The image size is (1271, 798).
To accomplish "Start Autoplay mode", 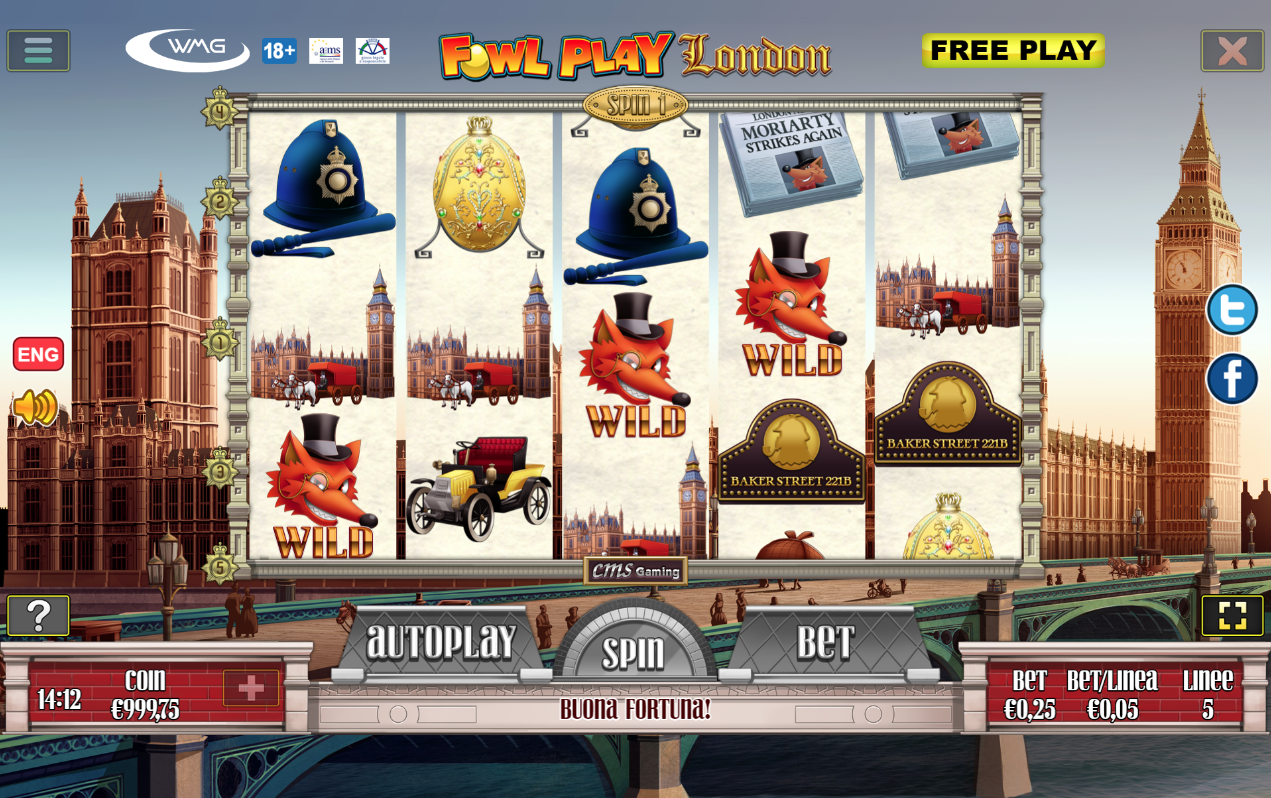I will point(441,642).
